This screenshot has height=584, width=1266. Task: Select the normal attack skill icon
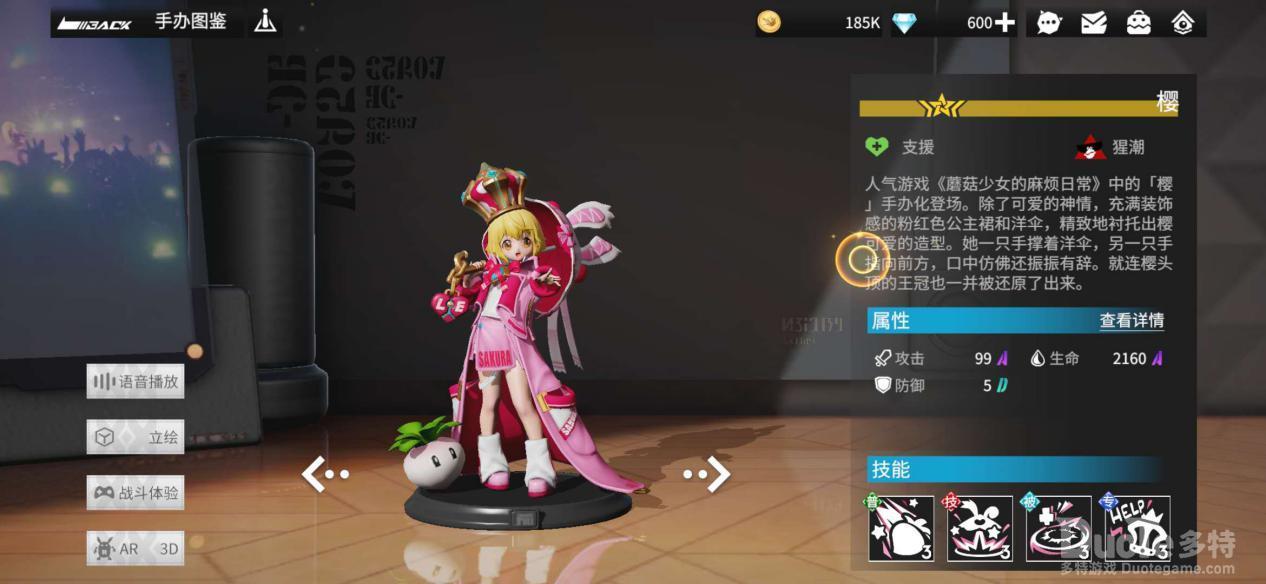pos(901,528)
